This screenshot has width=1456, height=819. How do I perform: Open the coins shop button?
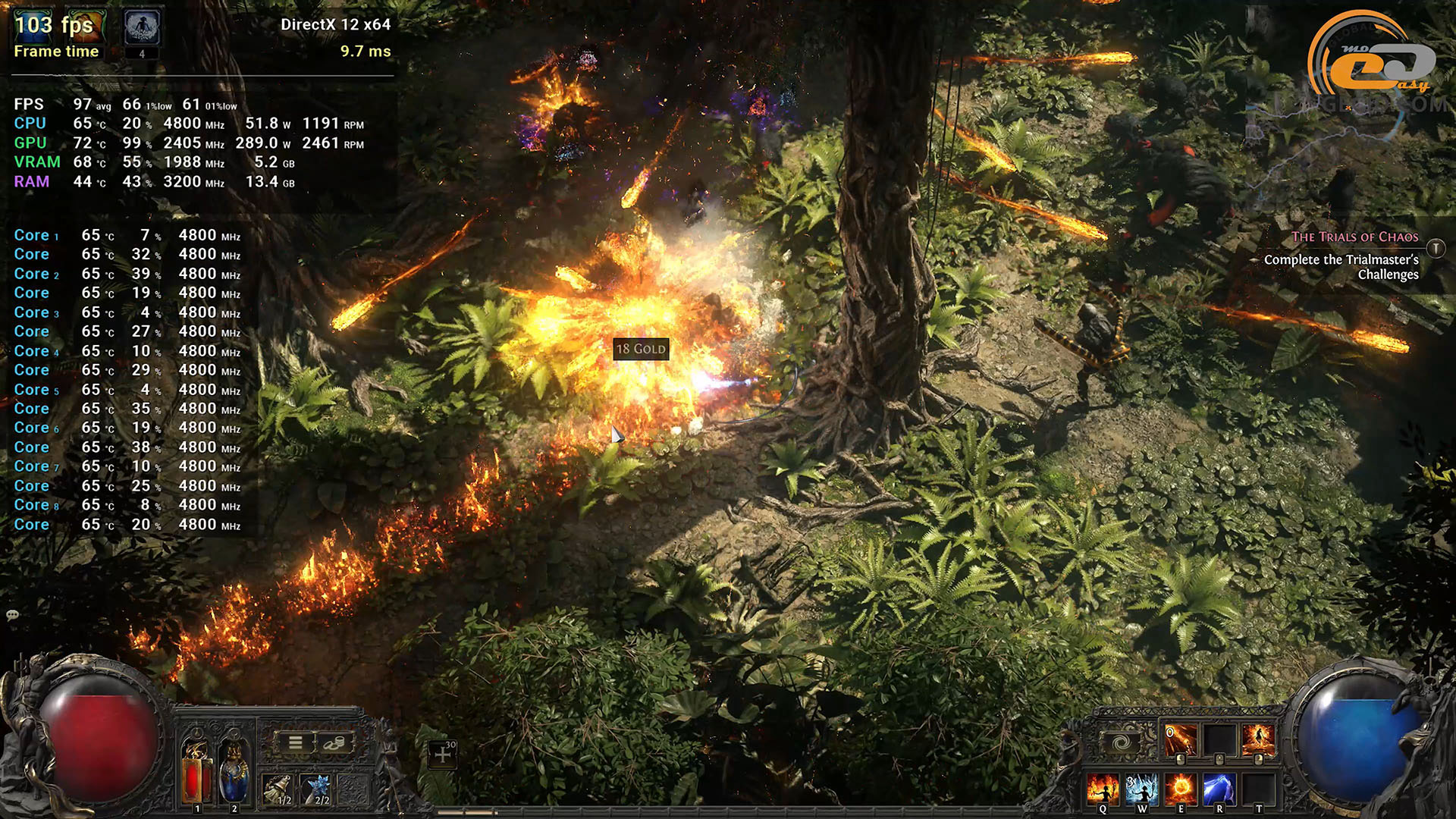334,742
